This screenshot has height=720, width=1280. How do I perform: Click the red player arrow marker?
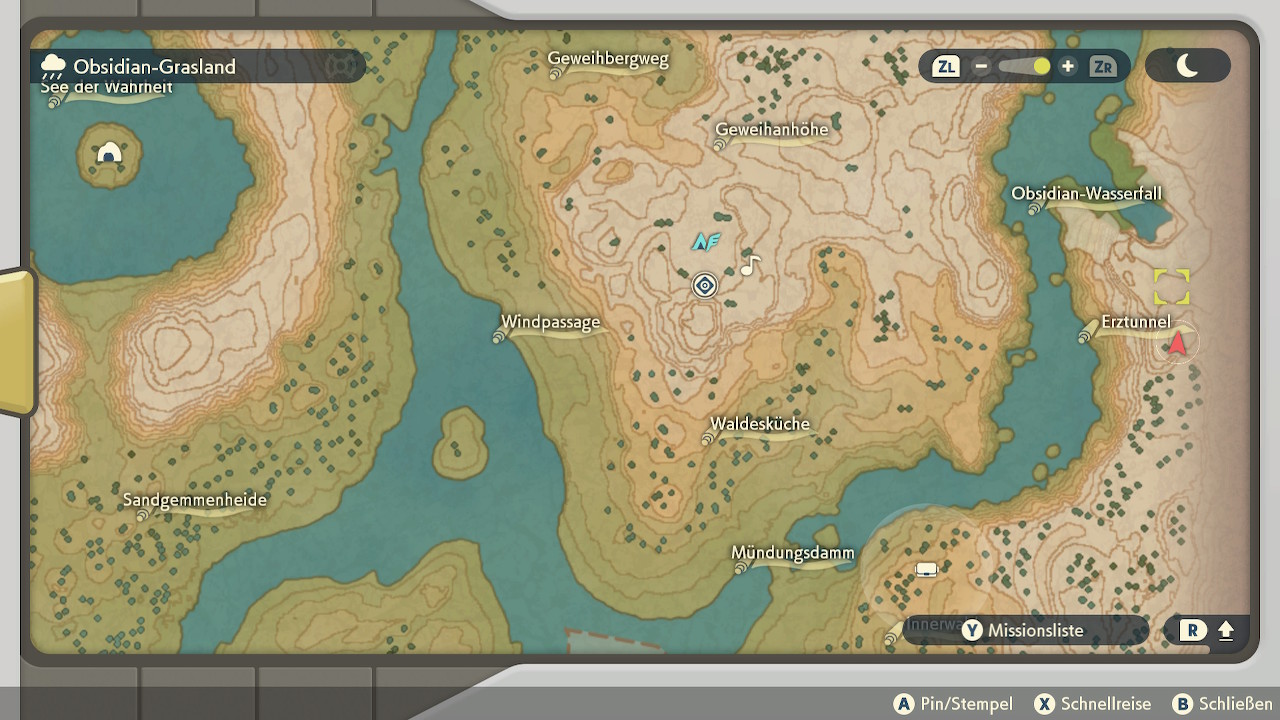(1178, 343)
